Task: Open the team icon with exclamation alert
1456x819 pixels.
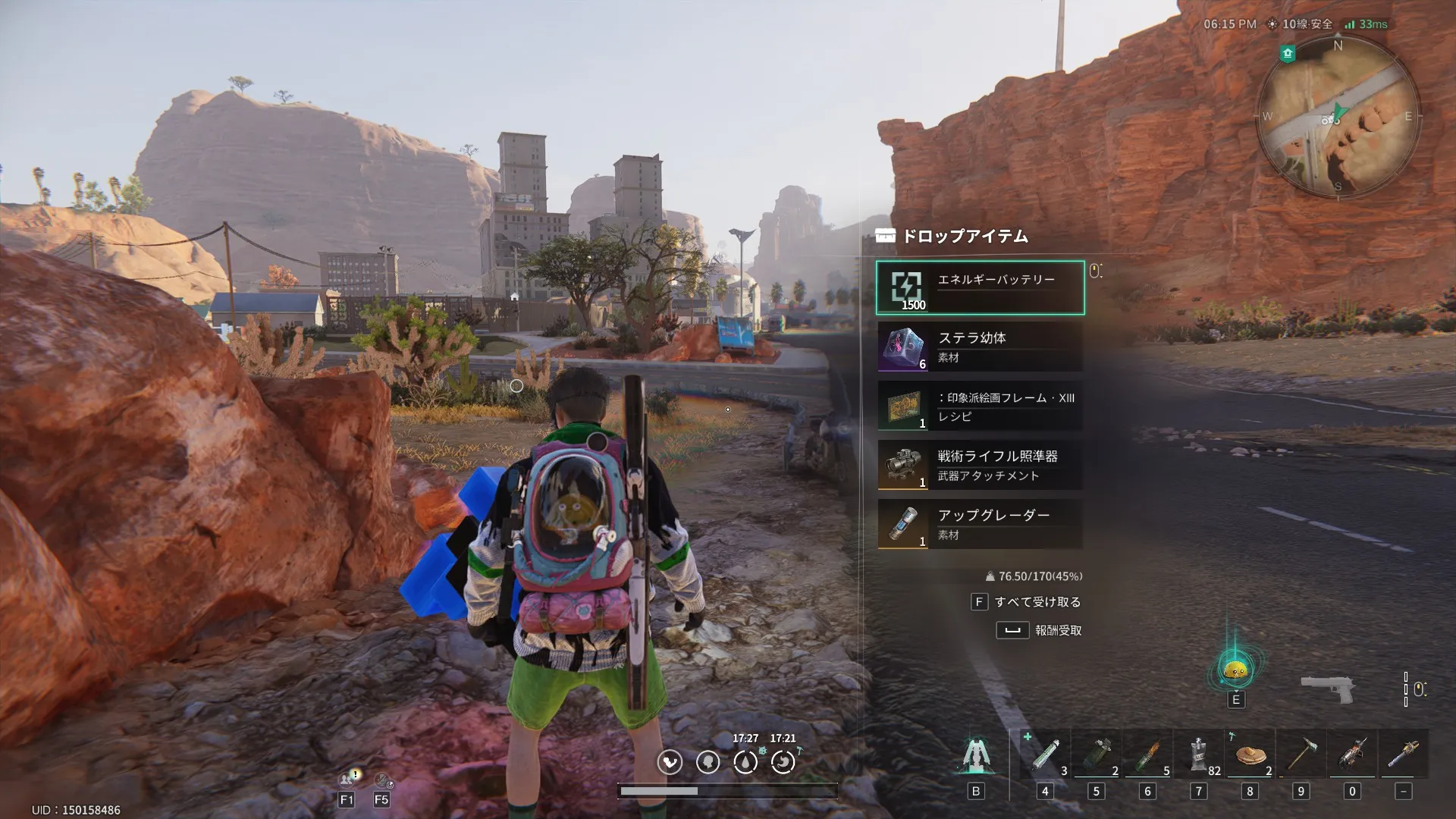Action: pos(348,779)
